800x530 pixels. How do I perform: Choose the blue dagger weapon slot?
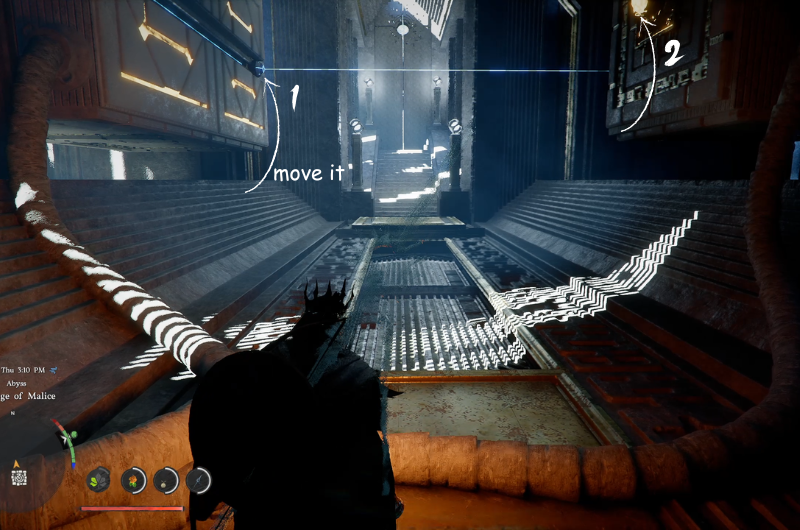point(199,481)
